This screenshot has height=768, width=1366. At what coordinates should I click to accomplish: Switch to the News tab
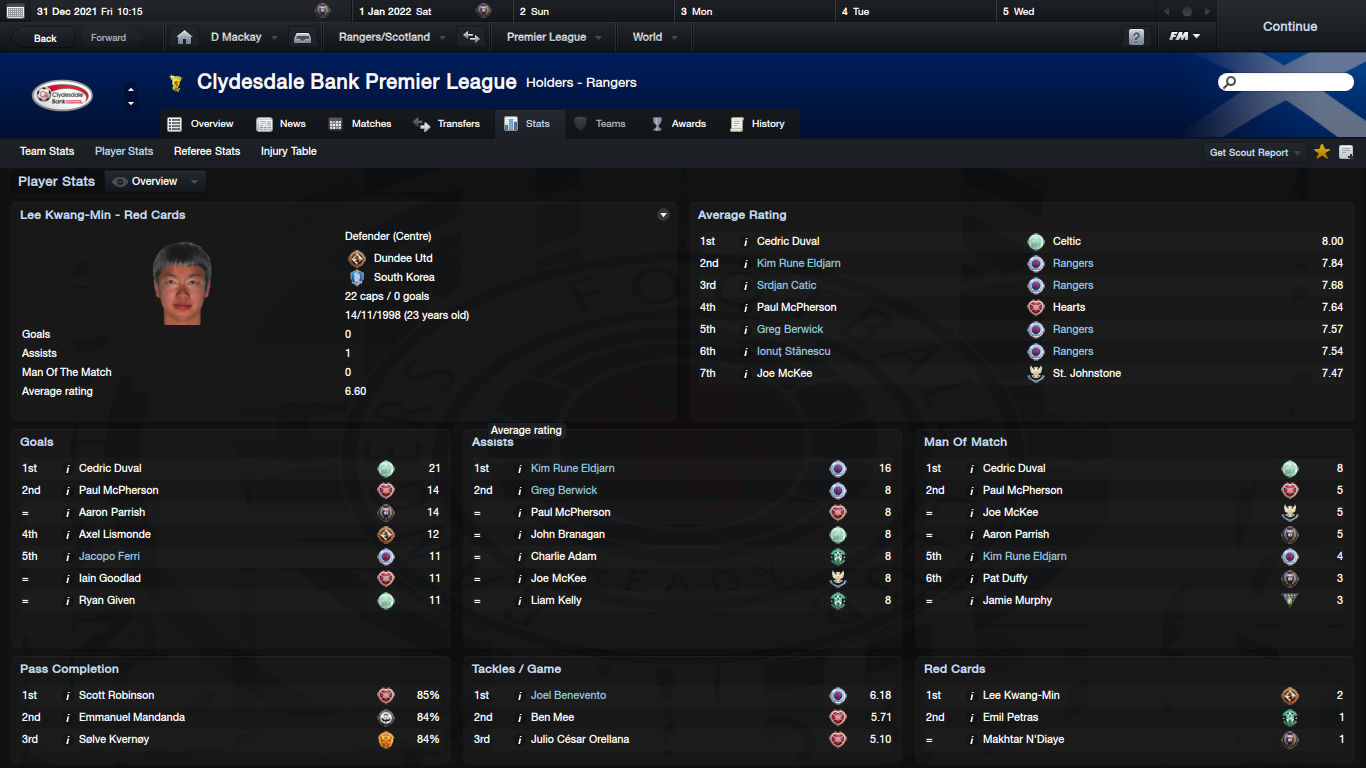(x=282, y=124)
